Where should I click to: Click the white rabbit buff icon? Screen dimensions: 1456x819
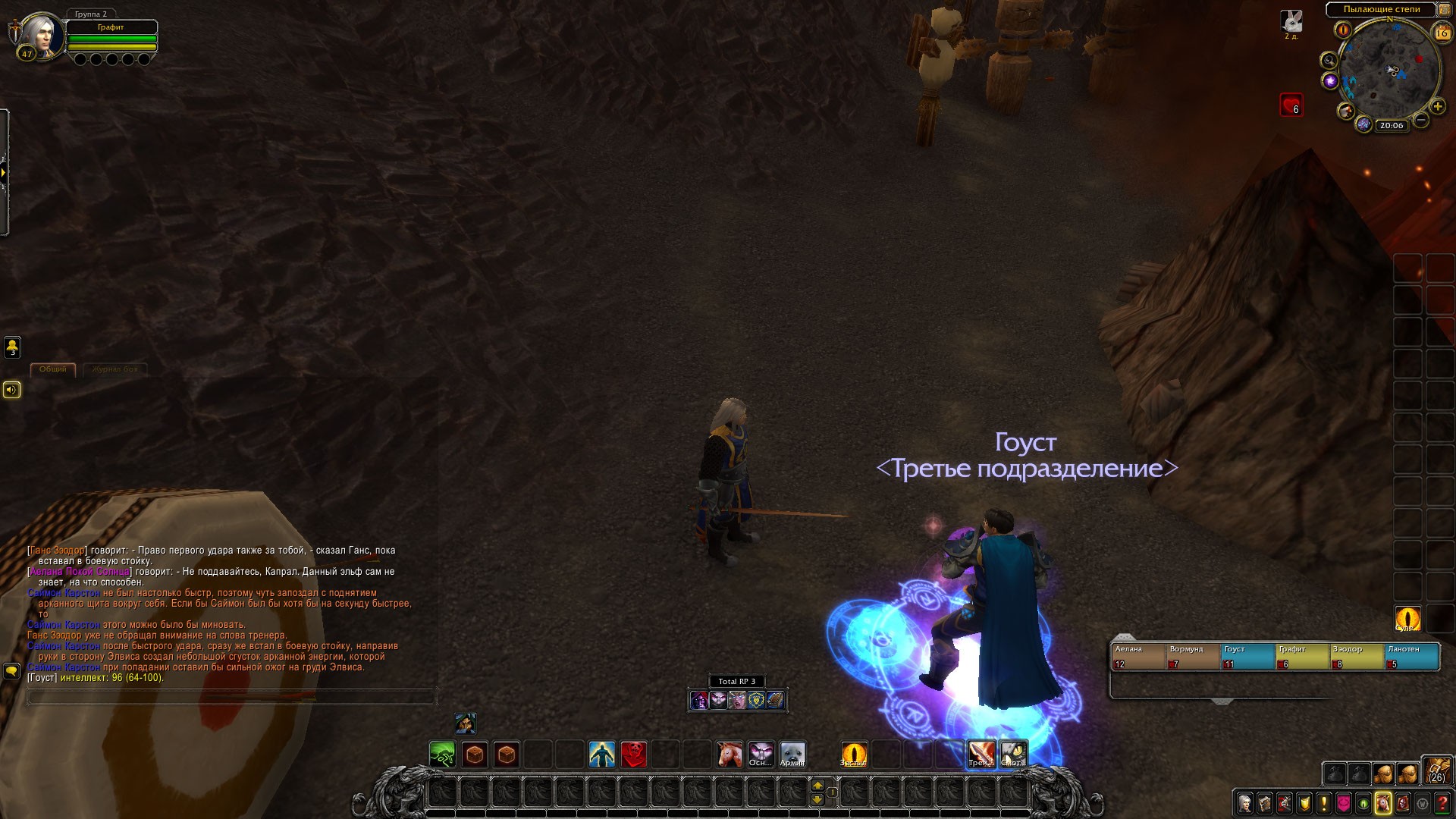click(1291, 21)
